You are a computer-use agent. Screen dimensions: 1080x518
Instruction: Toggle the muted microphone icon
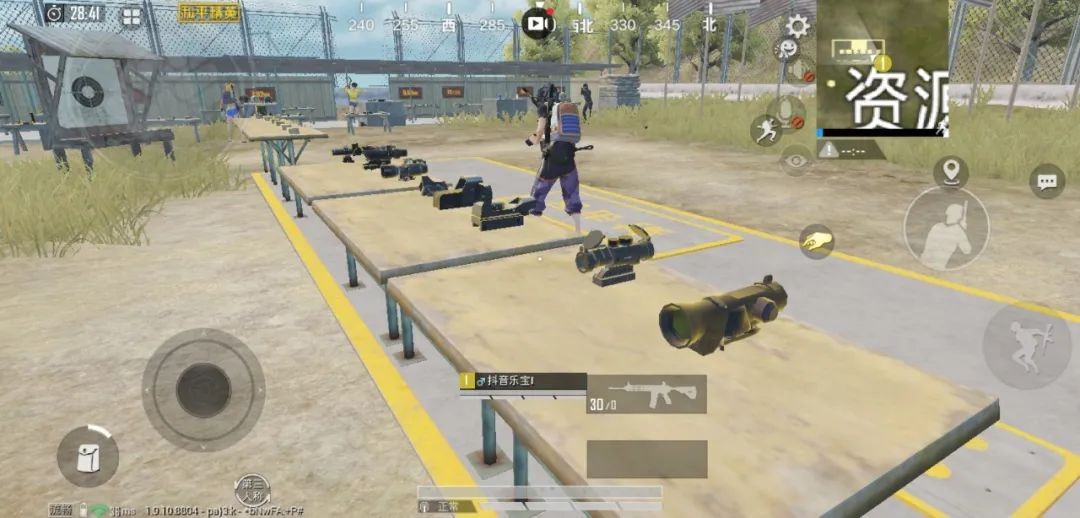tap(787, 112)
